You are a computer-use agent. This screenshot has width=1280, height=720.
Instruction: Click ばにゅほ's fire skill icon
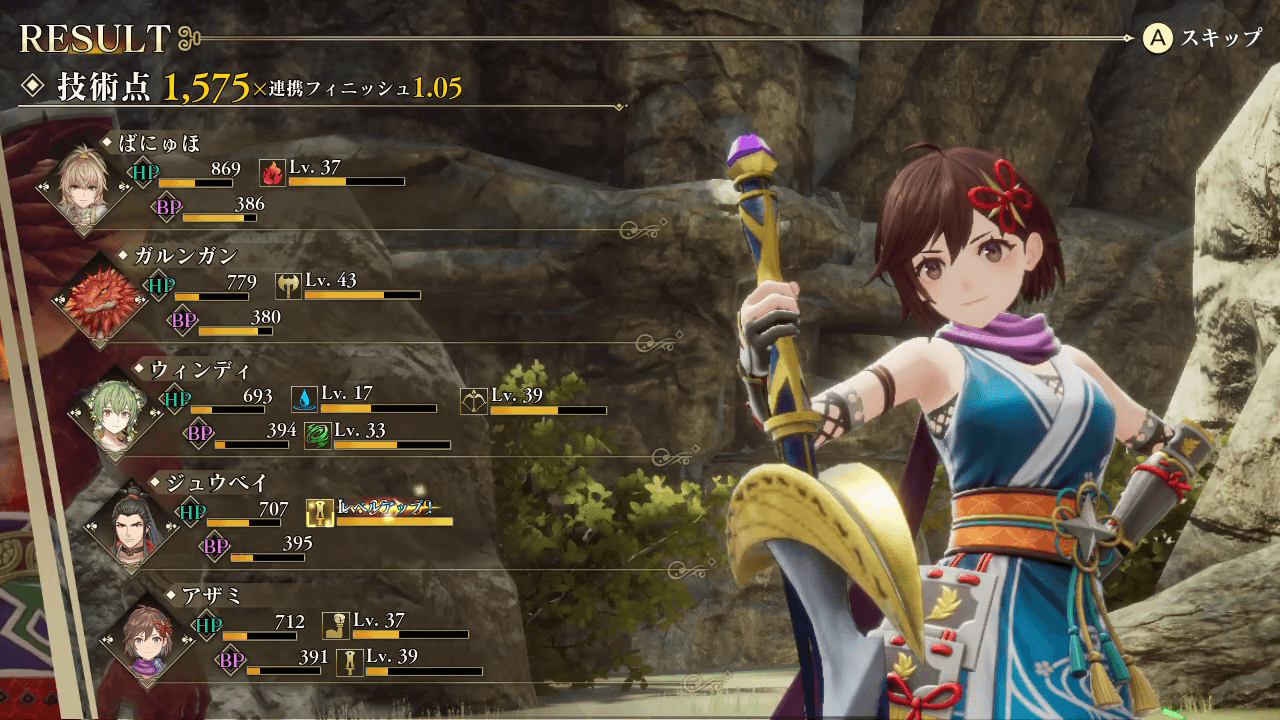(272, 173)
